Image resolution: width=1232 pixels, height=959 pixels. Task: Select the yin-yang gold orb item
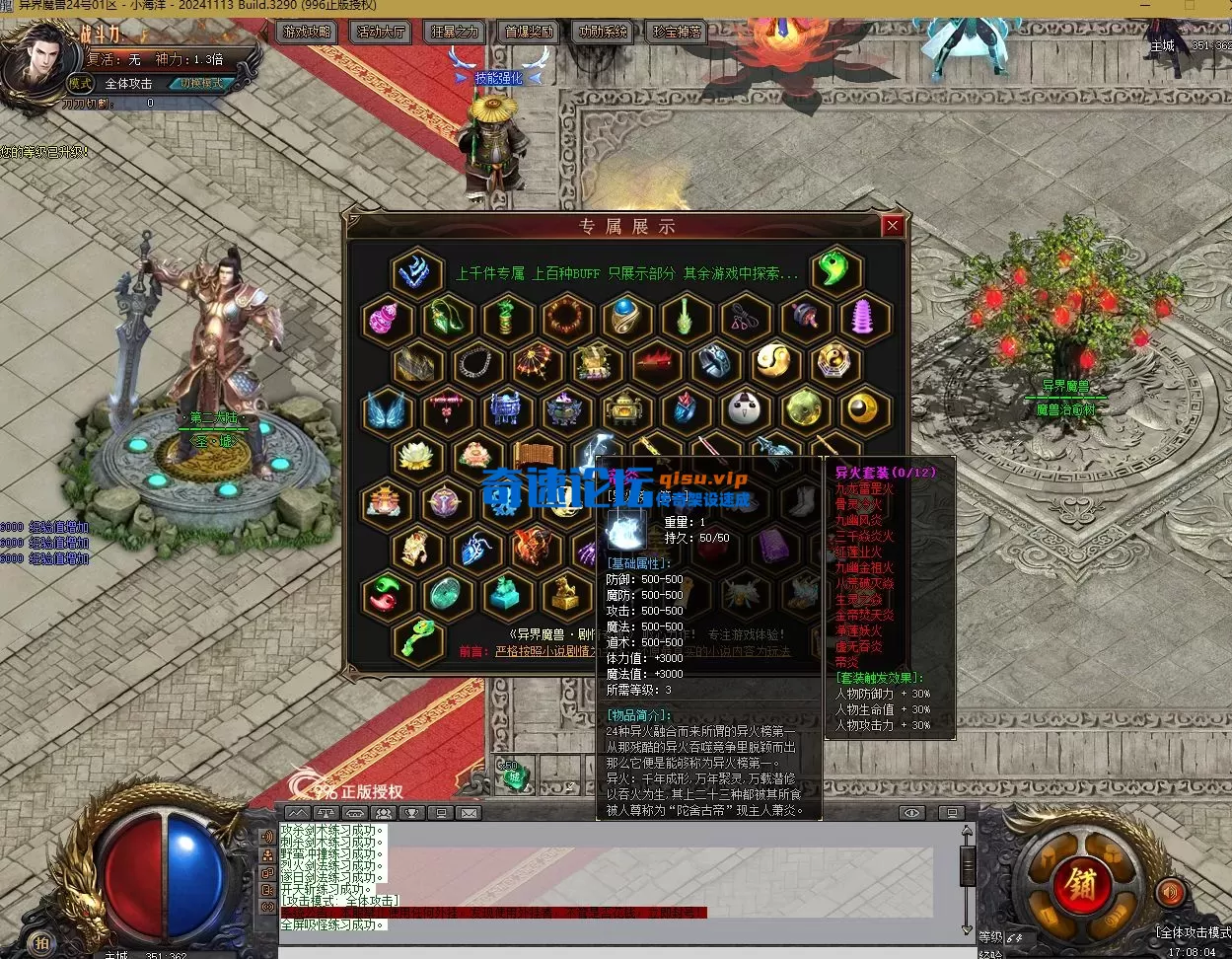coord(774,364)
